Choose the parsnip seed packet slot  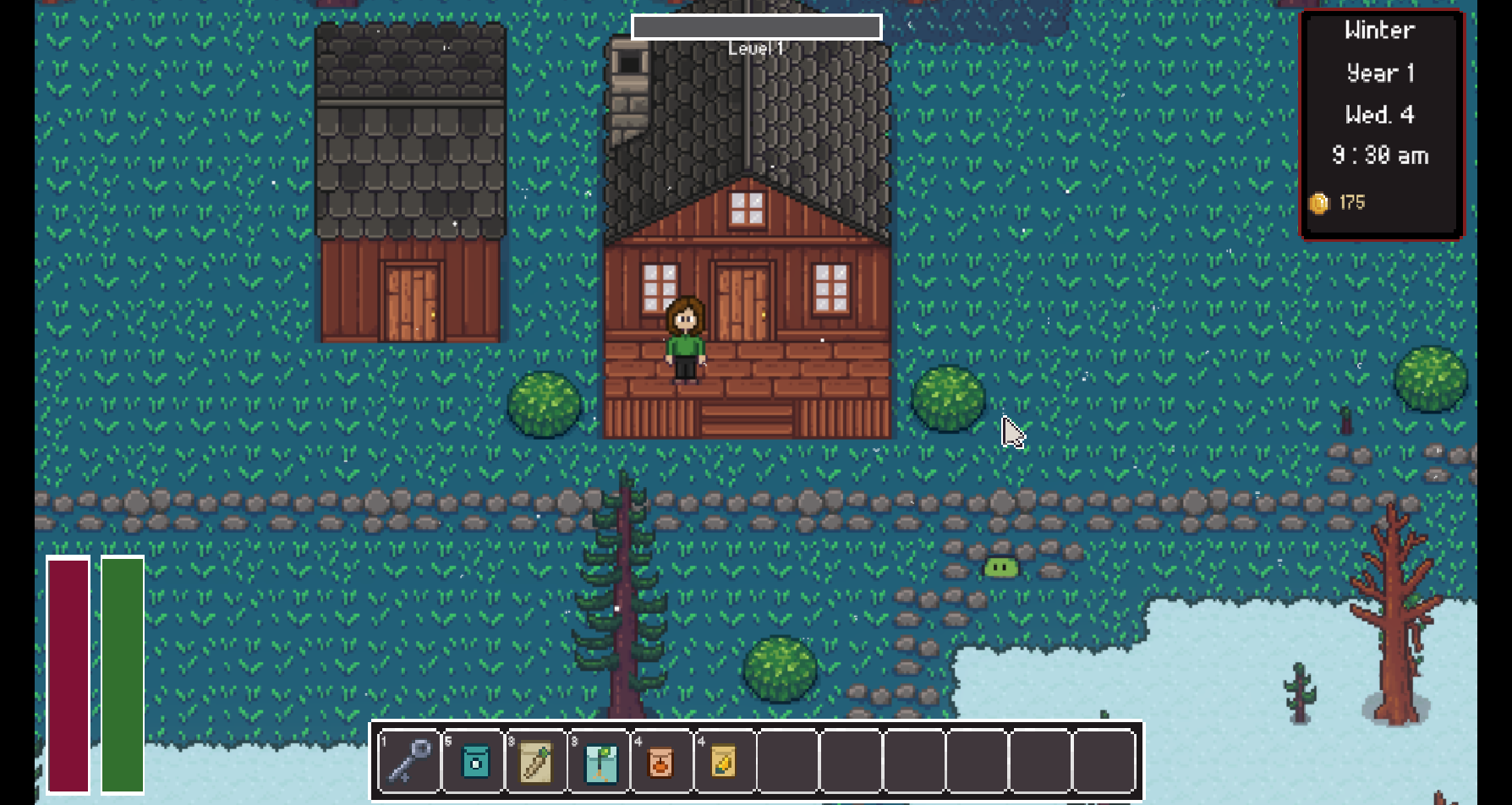pyautogui.click(x=537, y=761)
